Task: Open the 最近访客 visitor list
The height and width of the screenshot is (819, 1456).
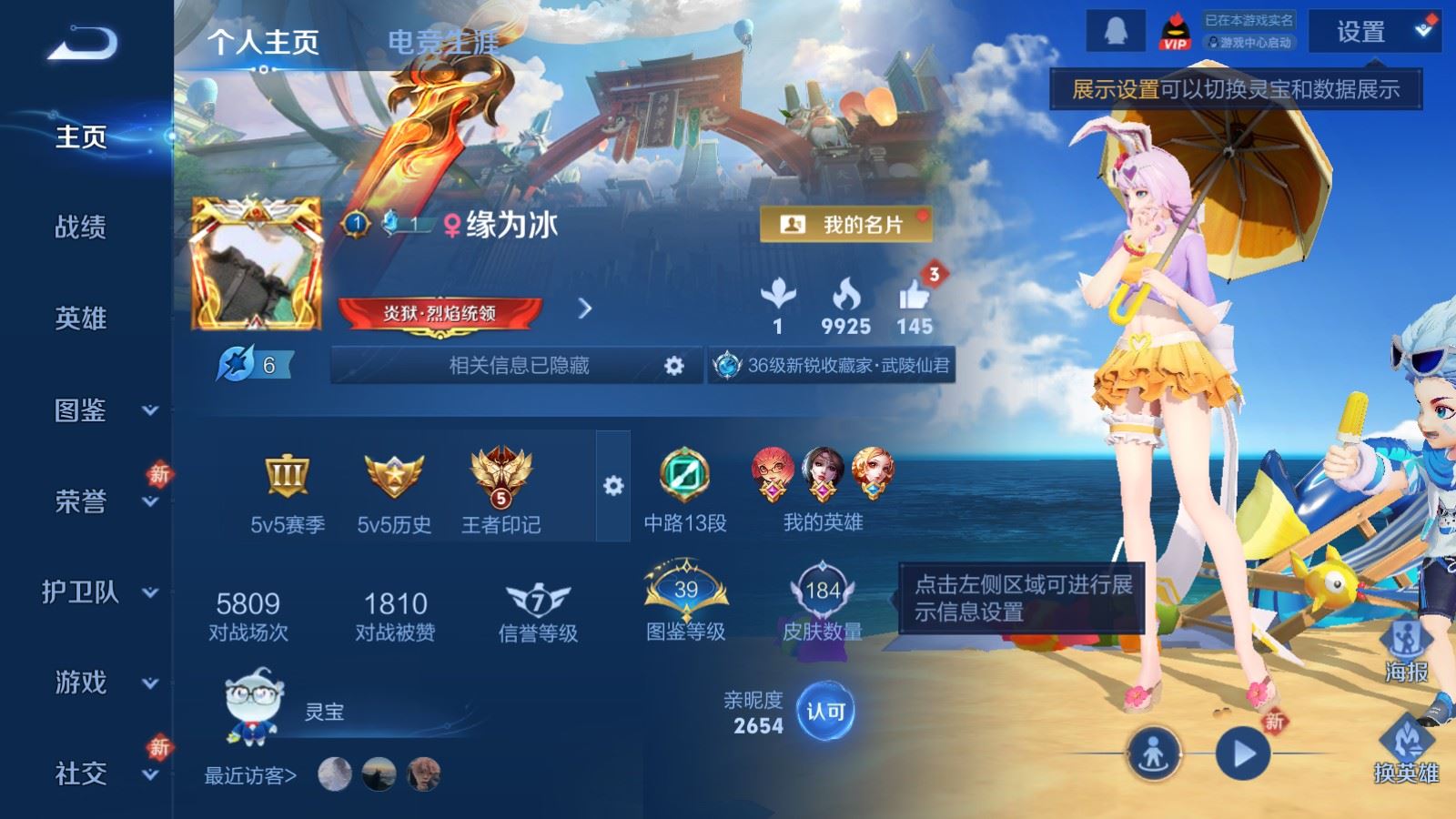Action: point(250,775)
